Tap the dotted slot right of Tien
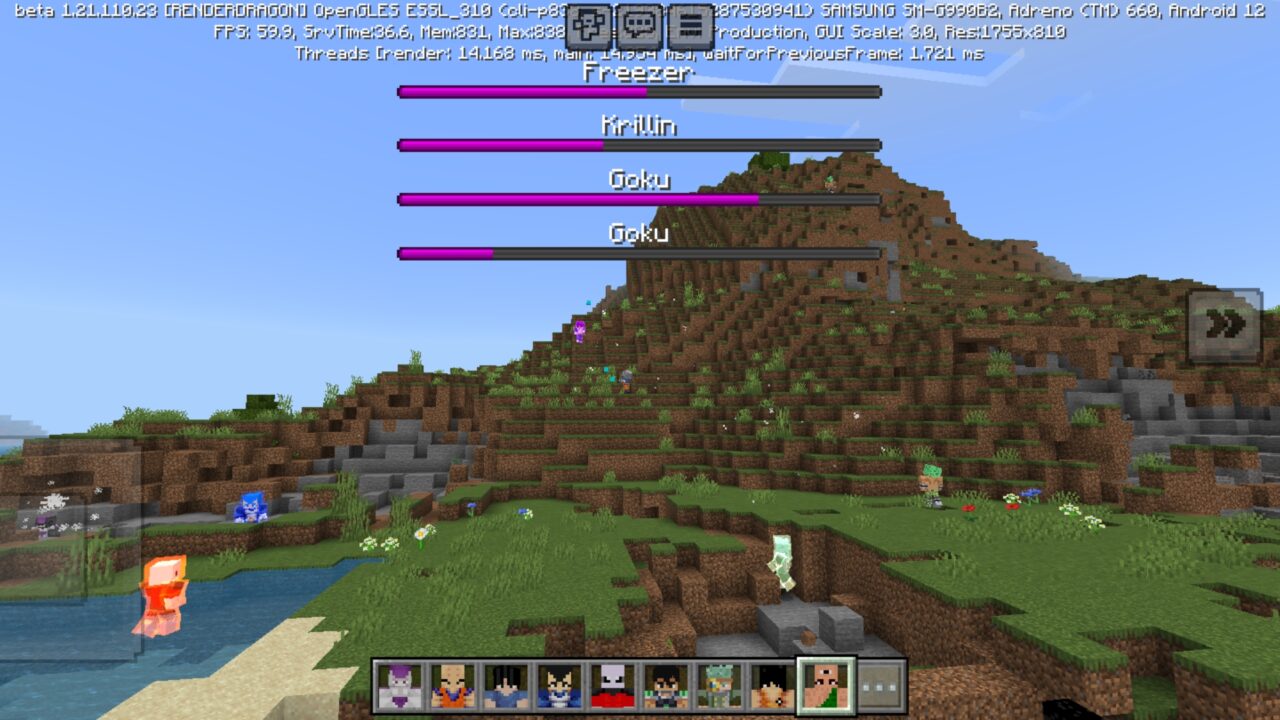 tap(879, 682)
